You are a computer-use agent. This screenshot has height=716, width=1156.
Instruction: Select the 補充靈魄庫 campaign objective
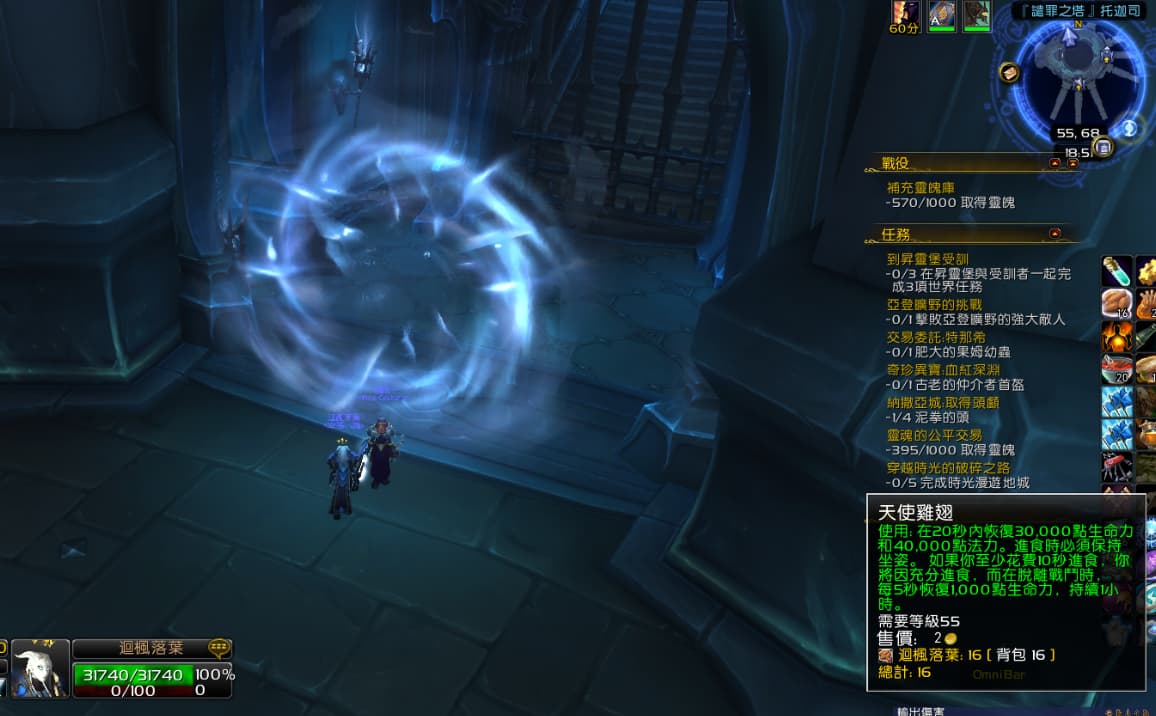pyautogui.click(x=921, y=187)
